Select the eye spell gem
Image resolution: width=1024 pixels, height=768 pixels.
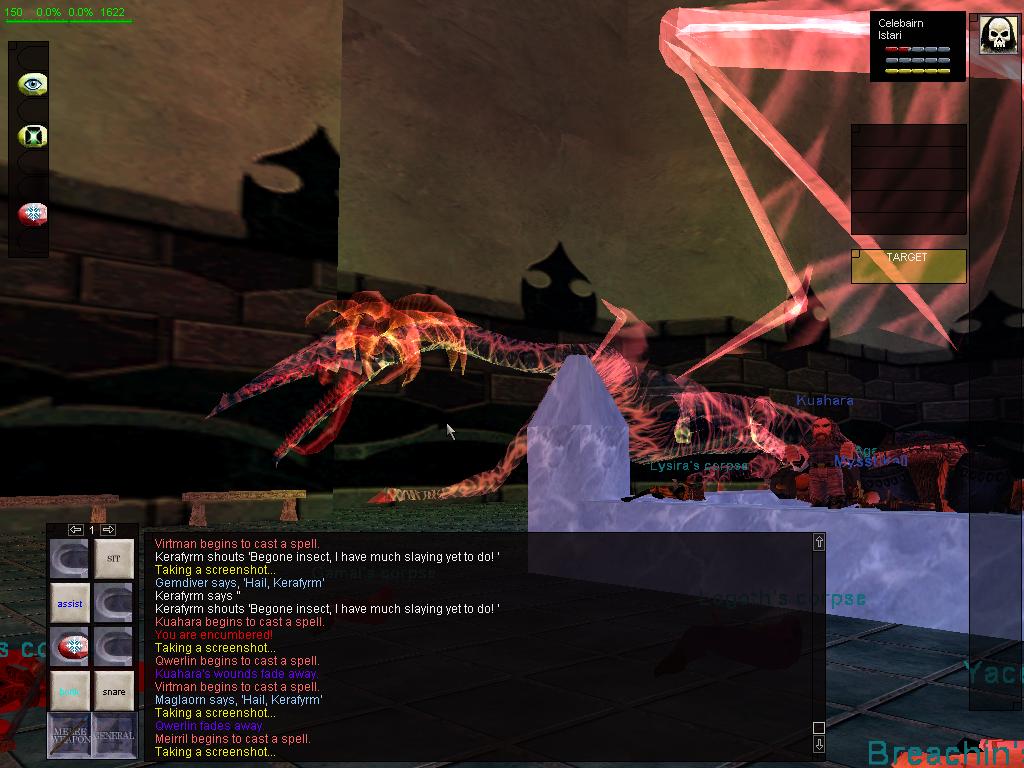tap(33, 84)
